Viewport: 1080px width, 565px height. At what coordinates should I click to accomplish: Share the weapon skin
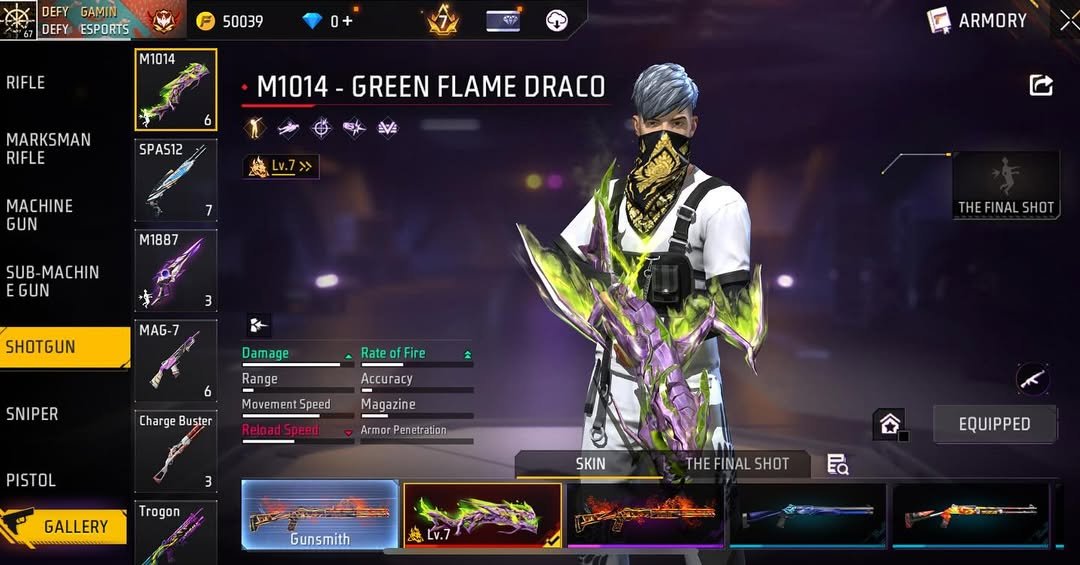[x=1041, y=86]
